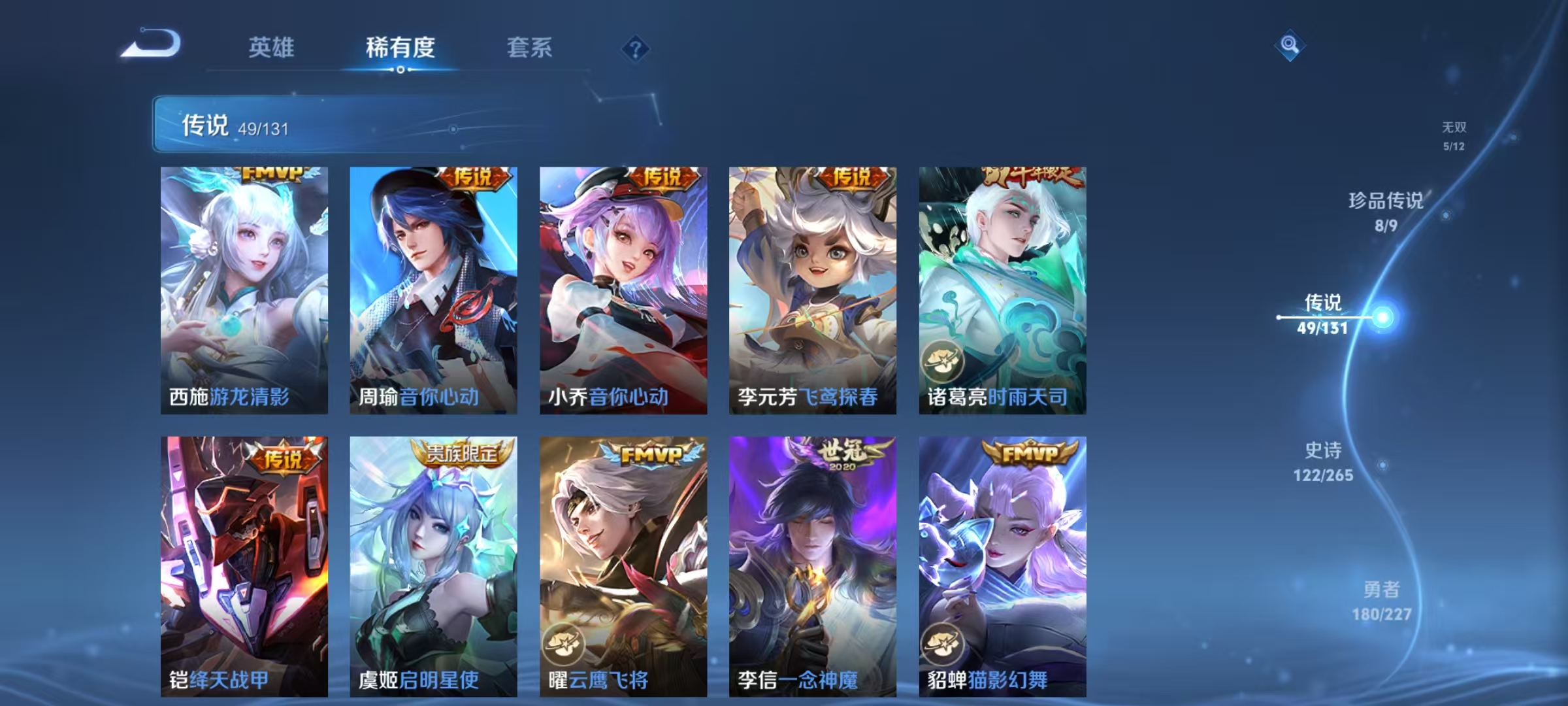Click the round badge icon on 曜云鹰飞将 card
The height and width of the screenshot is (706, 1568).
pos(564,645)
